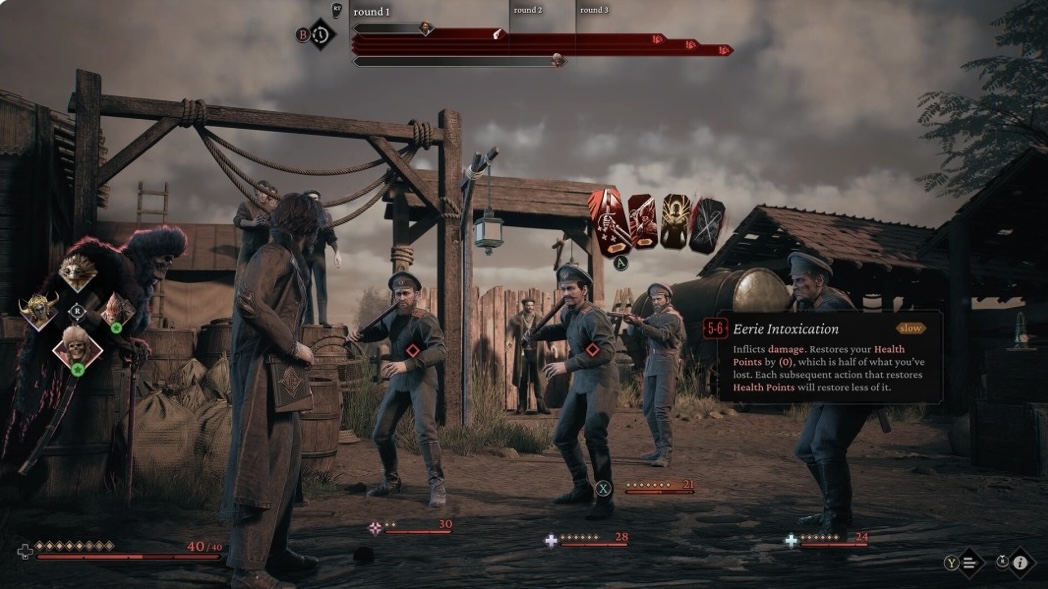This screenshot has height=589, width=1048.
Task: Pick the golden glowing figure ability card
Action: (x=675, y=222)
